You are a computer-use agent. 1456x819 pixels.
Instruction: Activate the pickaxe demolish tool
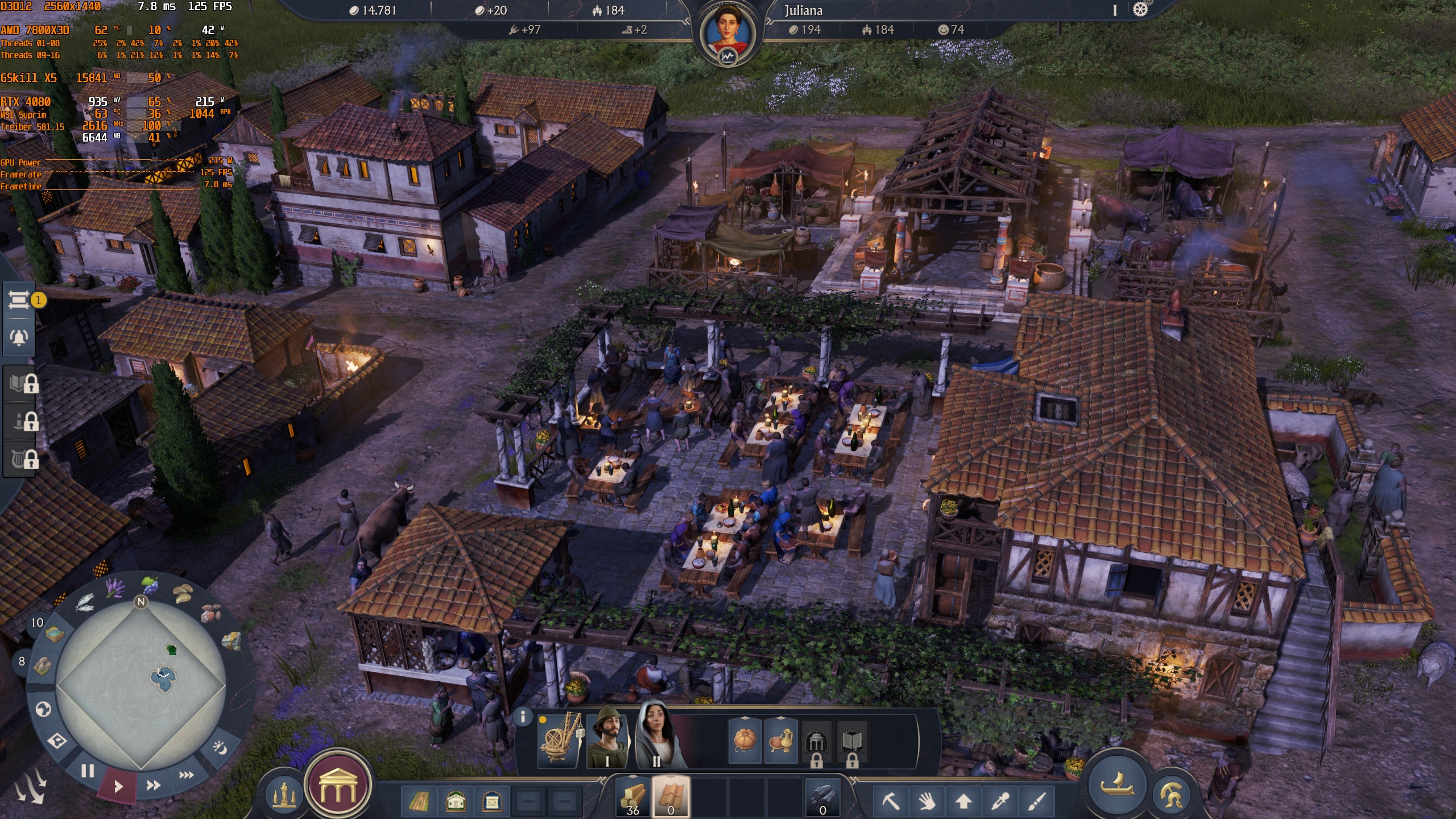(891, 801)
